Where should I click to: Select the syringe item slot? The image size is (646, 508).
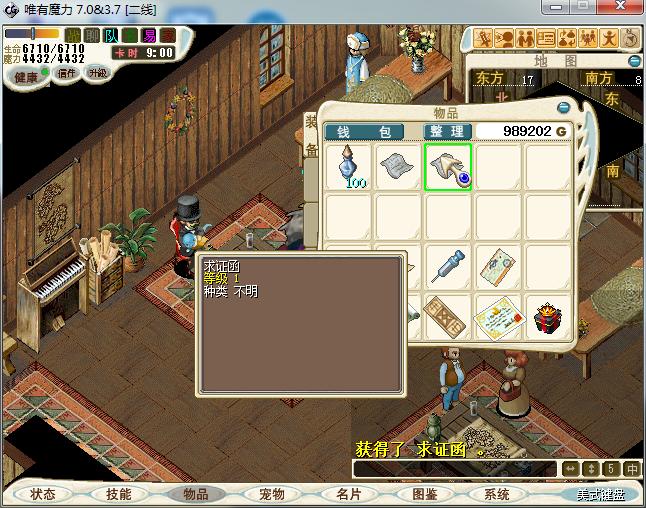coord(448,265)
